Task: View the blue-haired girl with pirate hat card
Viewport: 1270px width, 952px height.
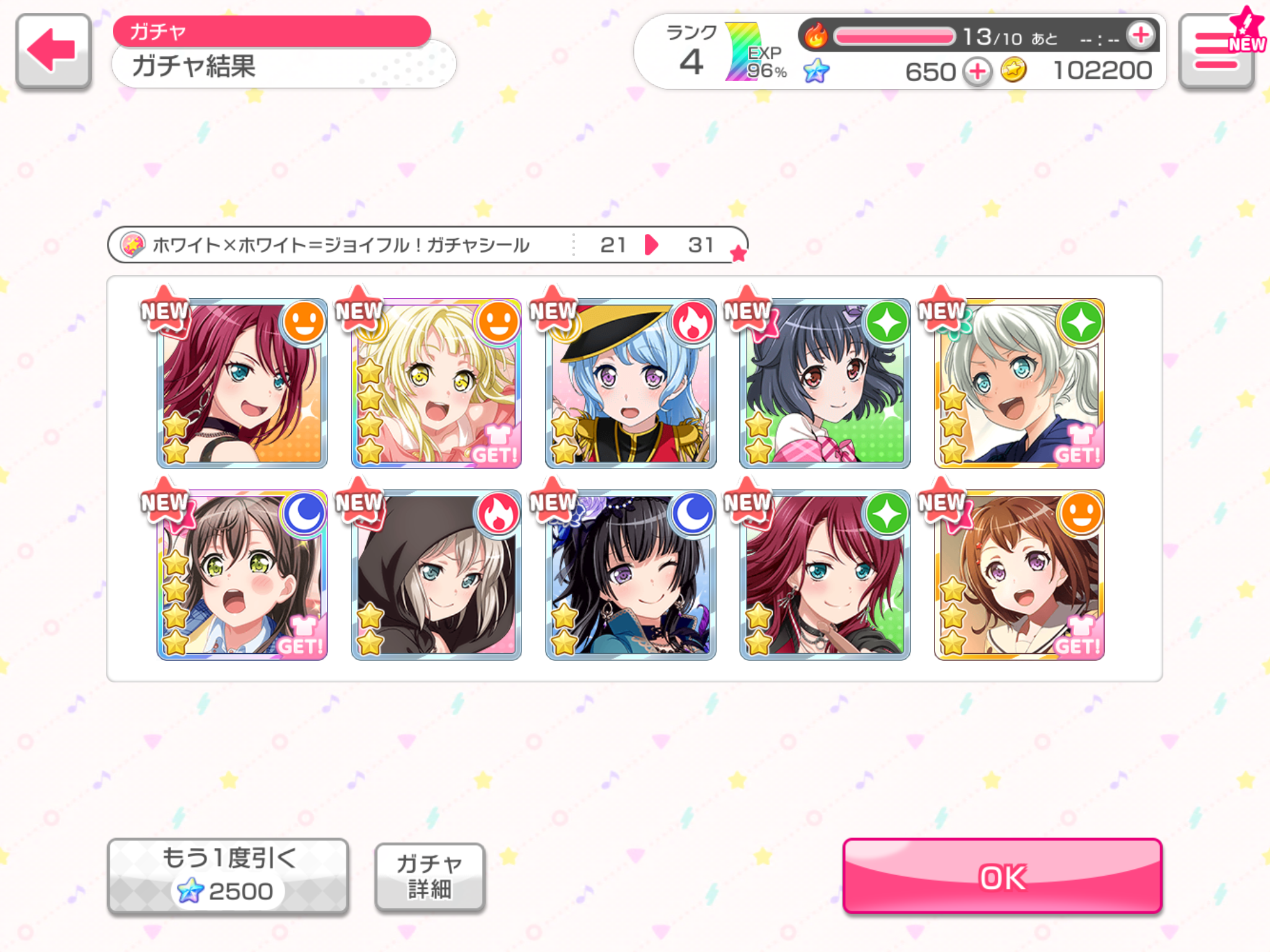Action: coord(631,384)
